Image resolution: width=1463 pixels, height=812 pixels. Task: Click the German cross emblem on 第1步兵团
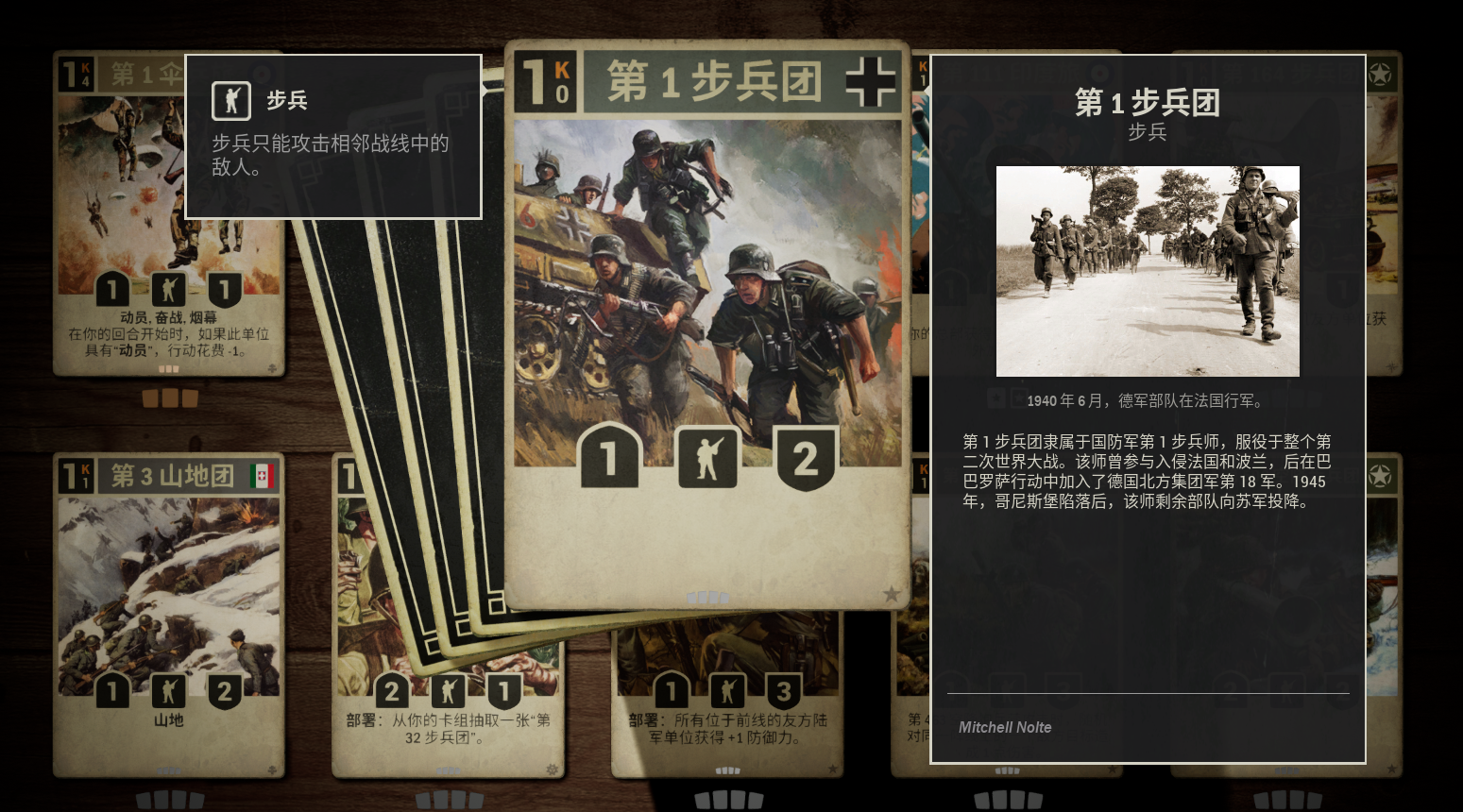[870, 81]
